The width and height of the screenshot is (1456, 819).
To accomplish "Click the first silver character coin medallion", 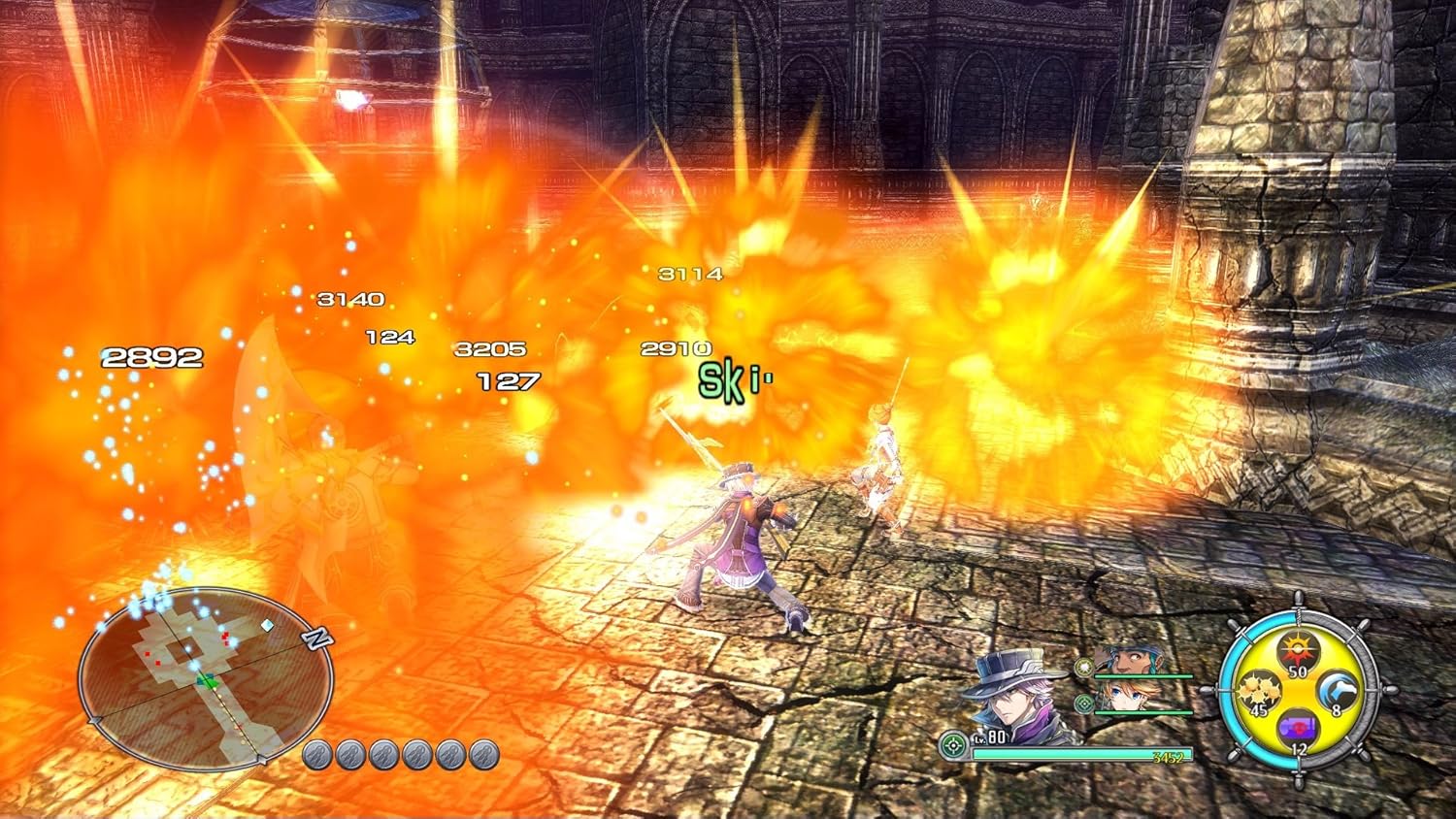I will click(318, 754).
